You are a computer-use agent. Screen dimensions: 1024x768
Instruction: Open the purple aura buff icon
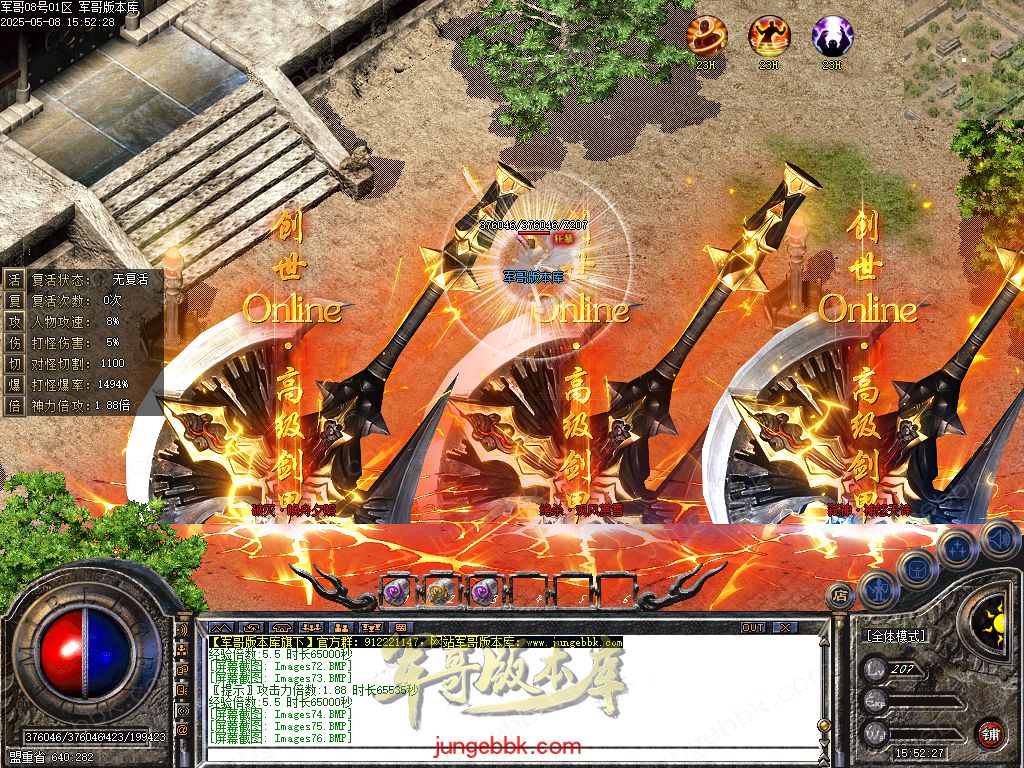pos(832,36)
